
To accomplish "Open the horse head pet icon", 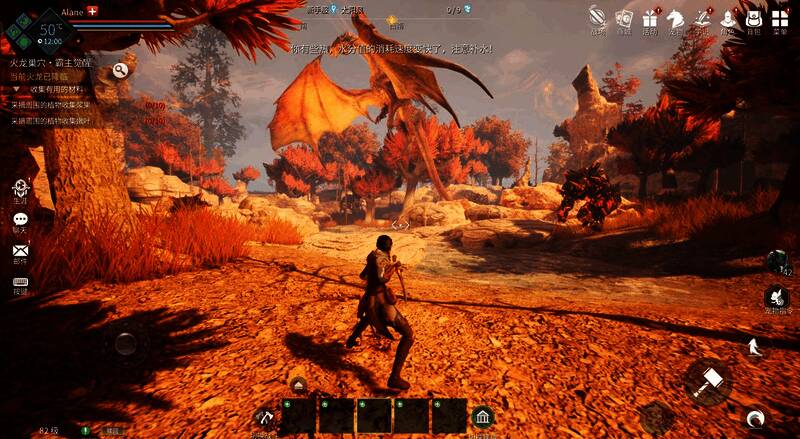I will (x=676, y=17).
